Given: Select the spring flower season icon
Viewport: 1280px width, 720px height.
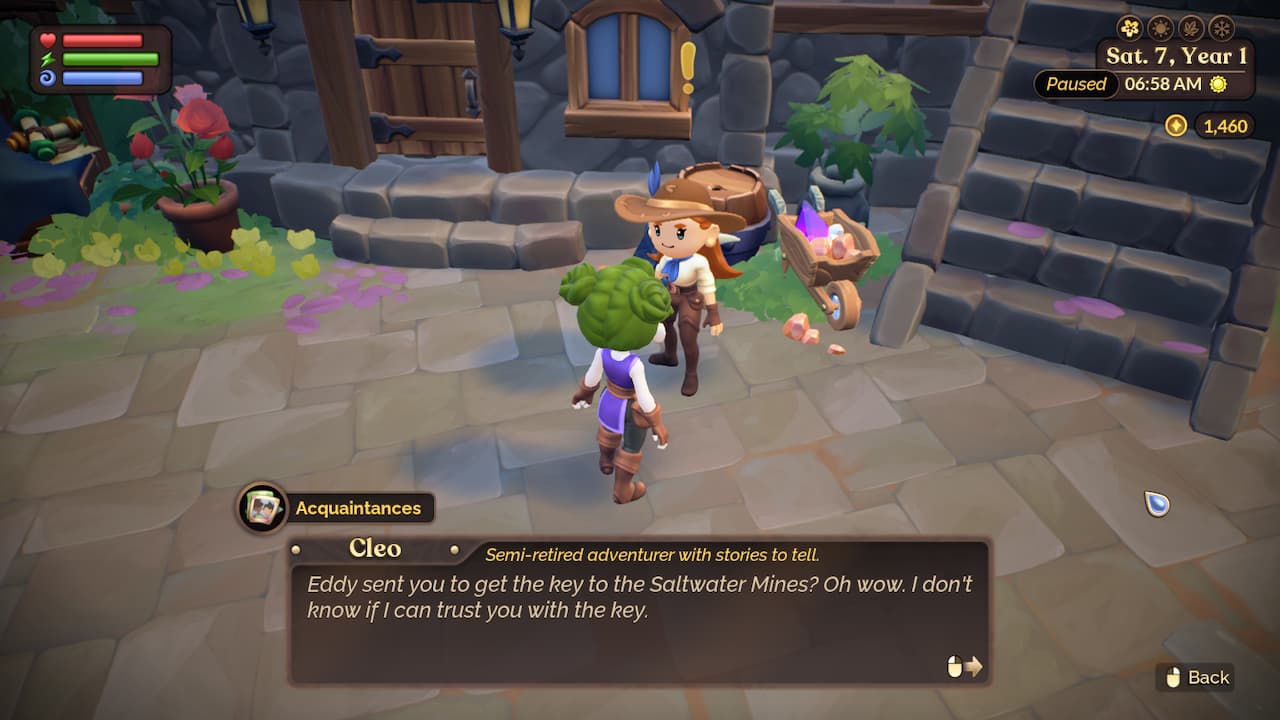Looking at the screenshot, I should pyautogui.click(x=1130, y=28).
